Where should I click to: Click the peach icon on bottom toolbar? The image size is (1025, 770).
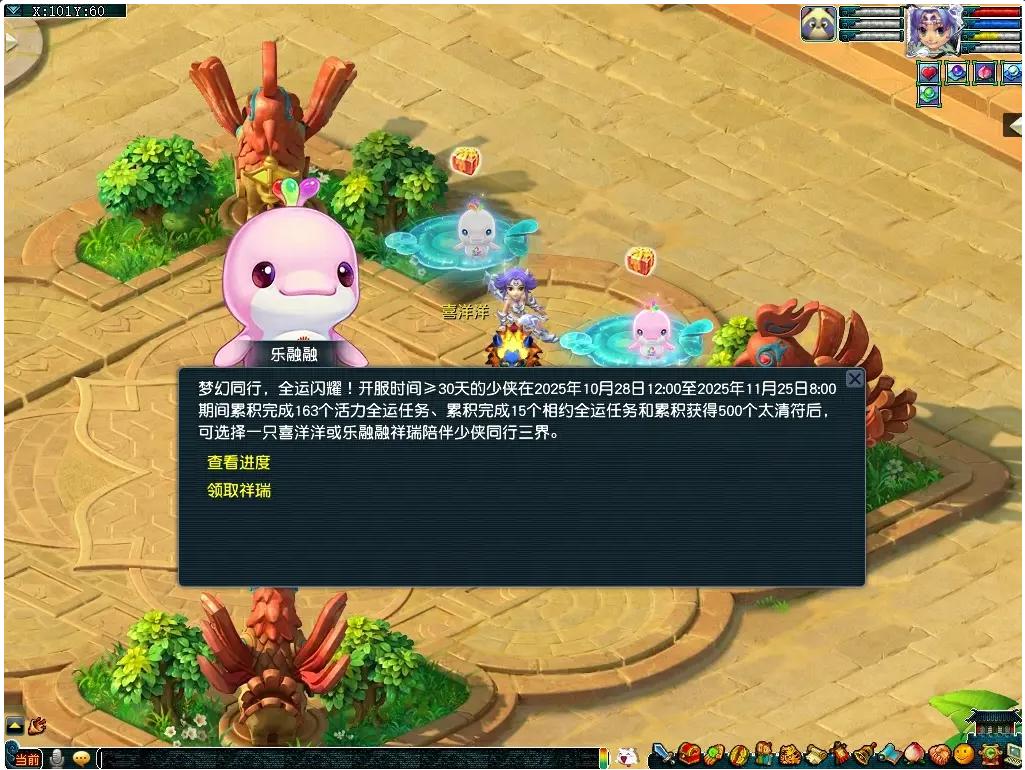[x=913, y=754]
